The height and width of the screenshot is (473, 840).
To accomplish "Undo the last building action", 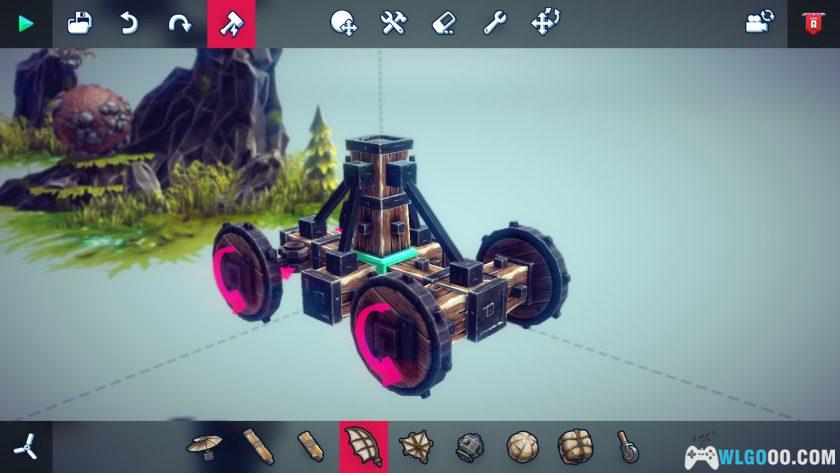I will tap(129, 23).
